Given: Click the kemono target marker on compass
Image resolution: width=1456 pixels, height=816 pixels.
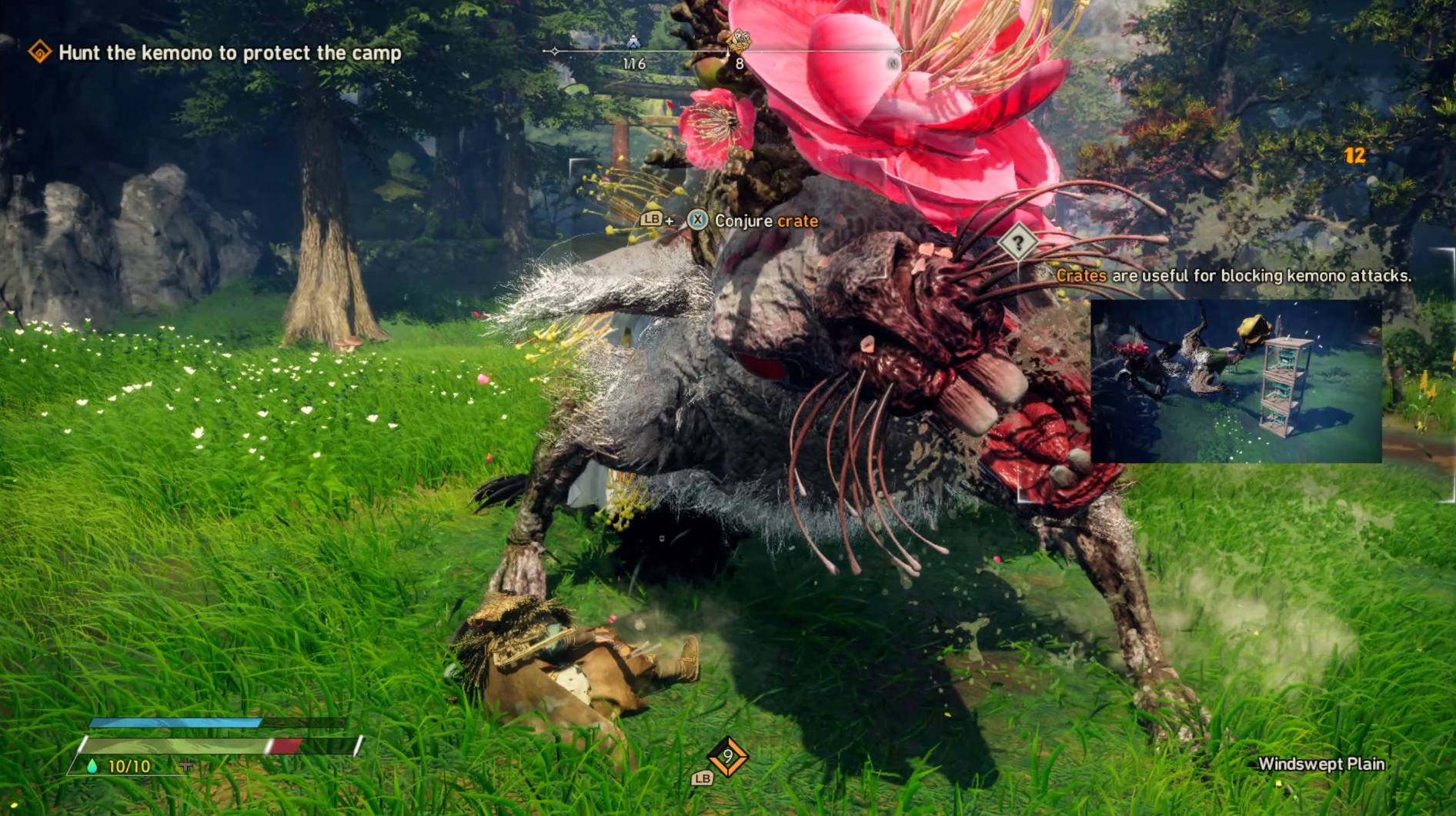Looking at the screenshot, I should coord(739,39).
